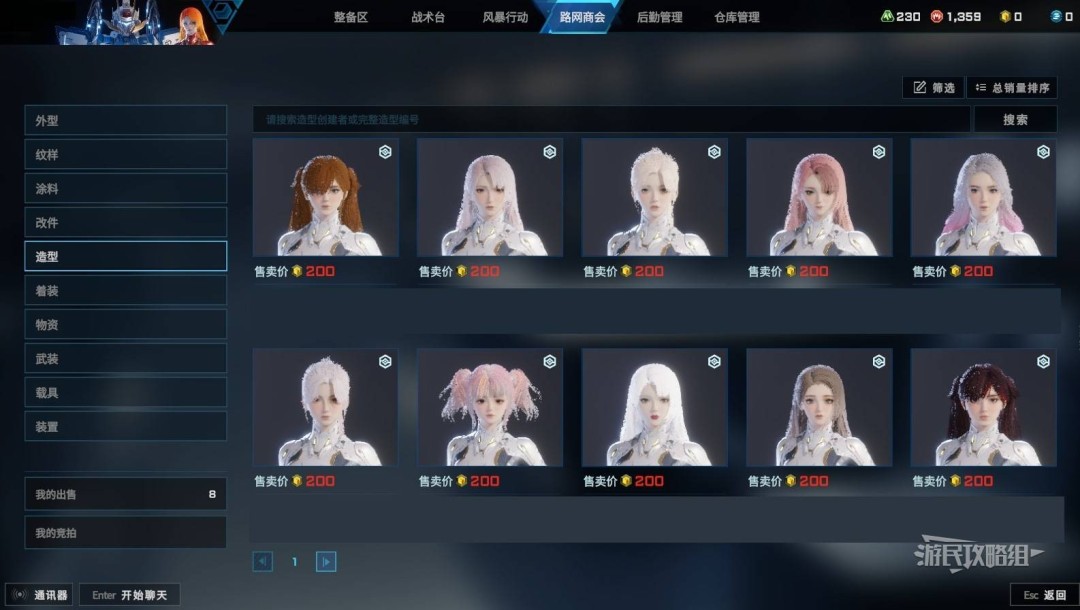Show the 载具 category
The image size is (1080, 610).
[x=126, y=393]
